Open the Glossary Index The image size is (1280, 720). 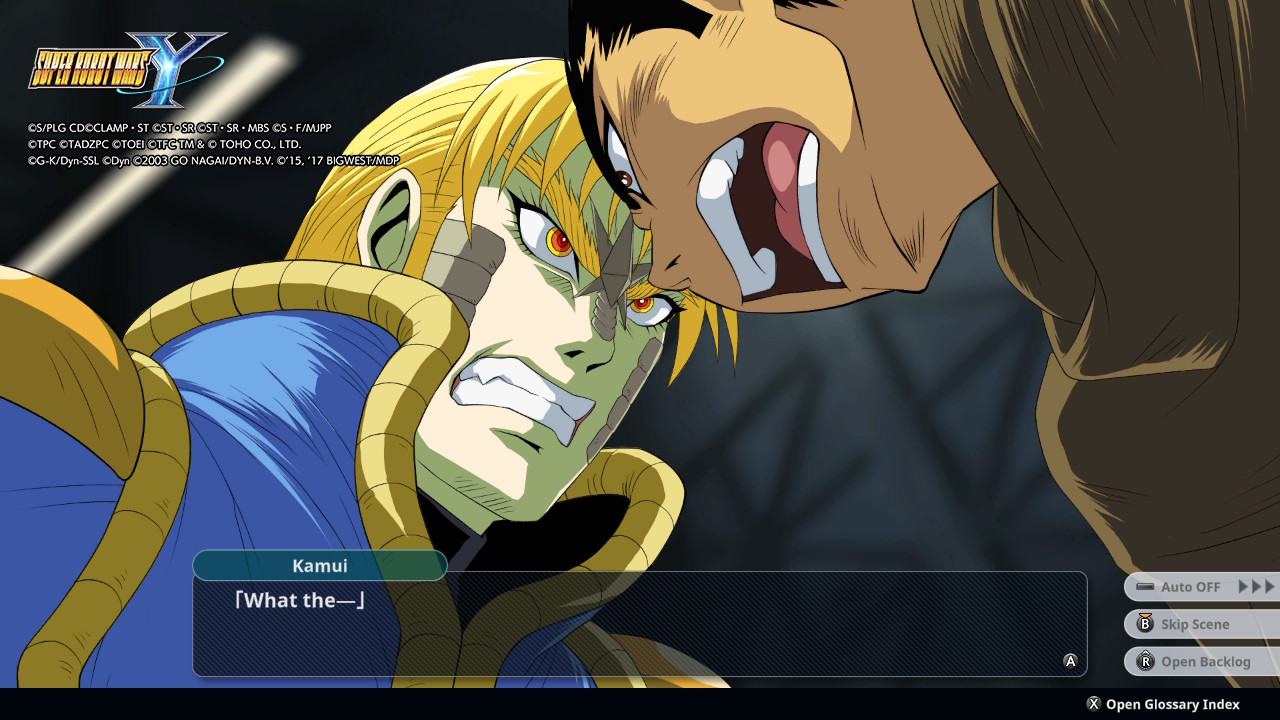[x=1163, y=704]
